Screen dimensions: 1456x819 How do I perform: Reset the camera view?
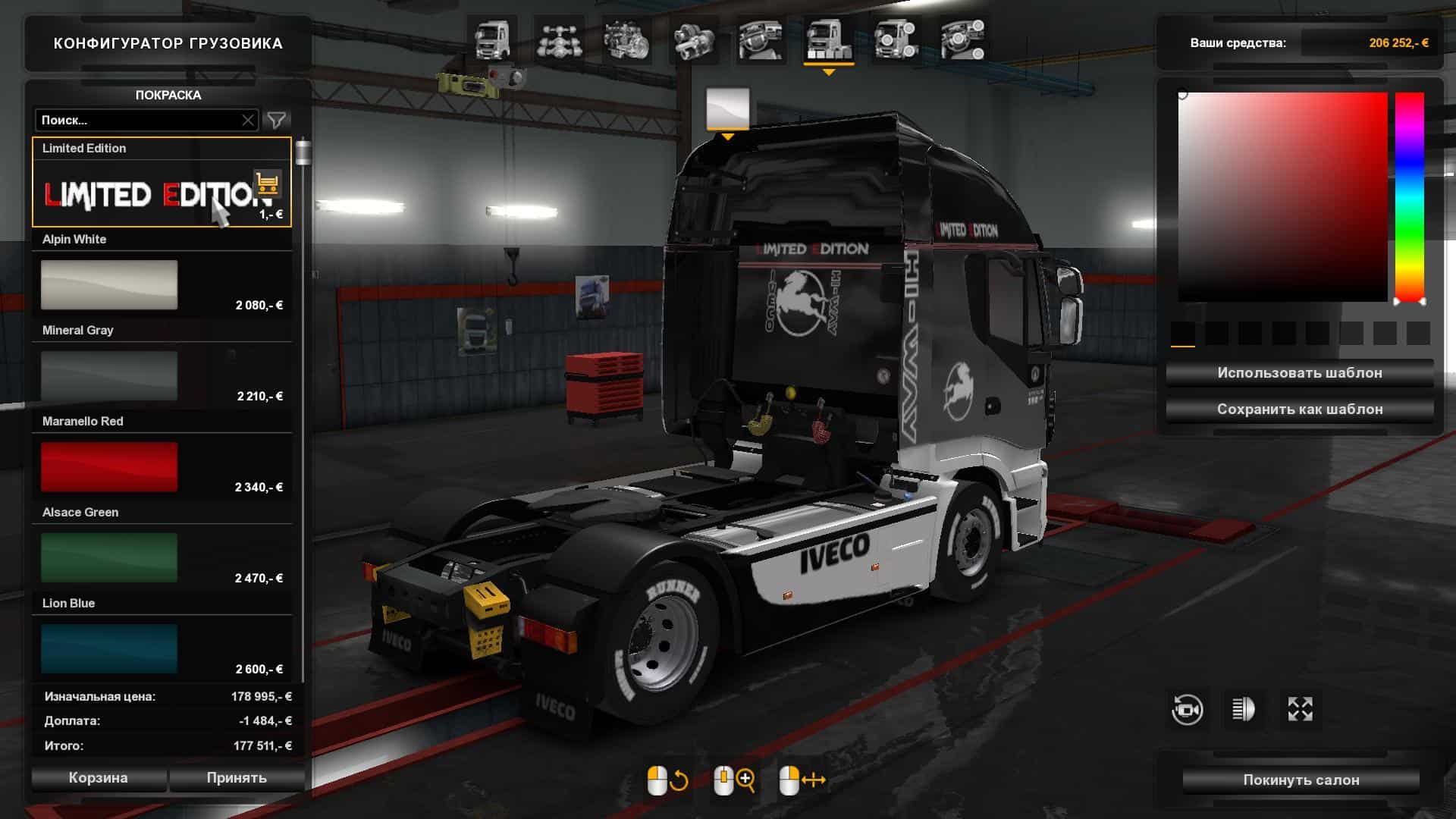coord(1187,710)
